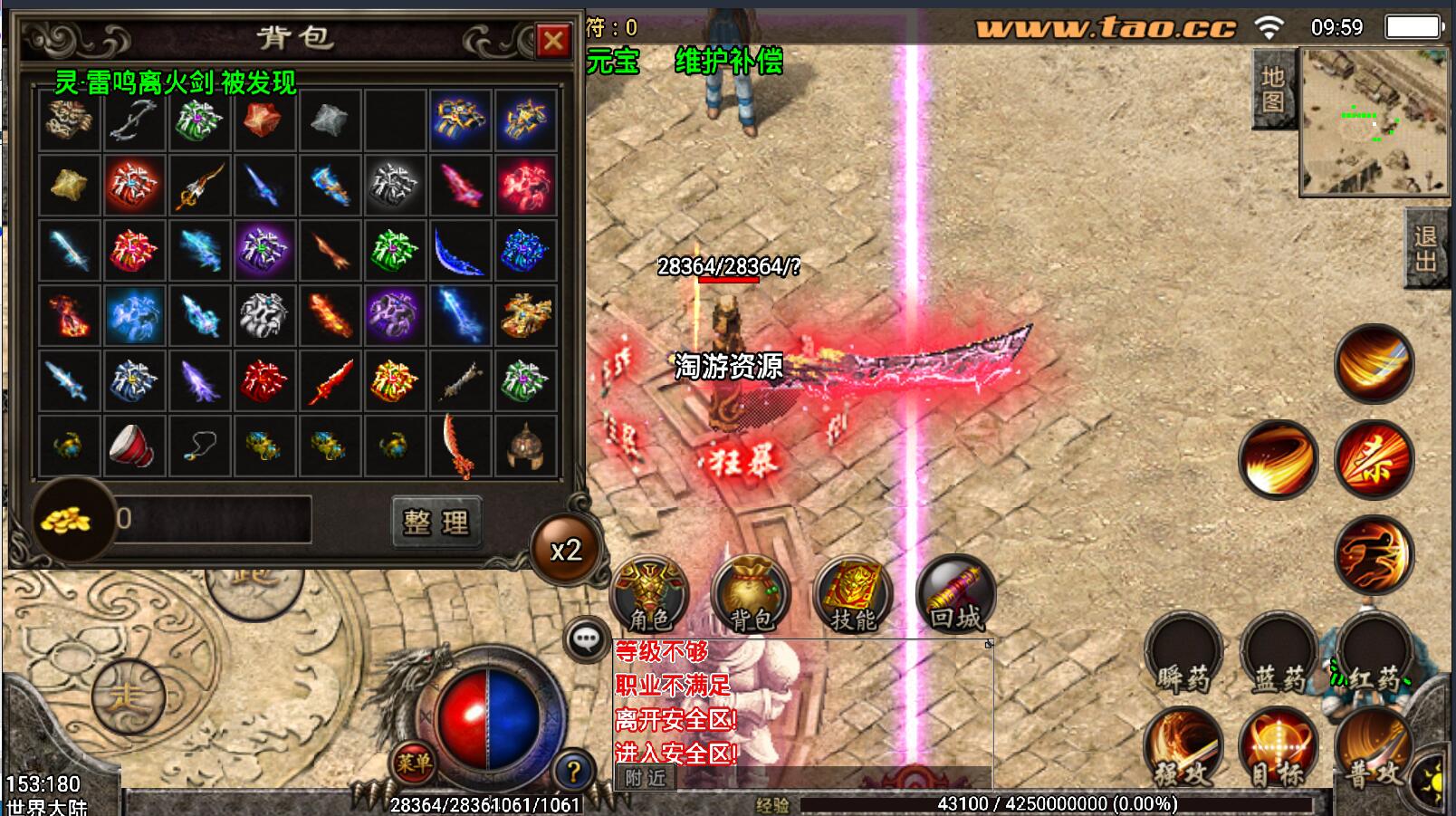Select the bronze helmet inventory slot
Image resolution: width=1456 pixels, height=816 pixels.
[x=525, y=446]
